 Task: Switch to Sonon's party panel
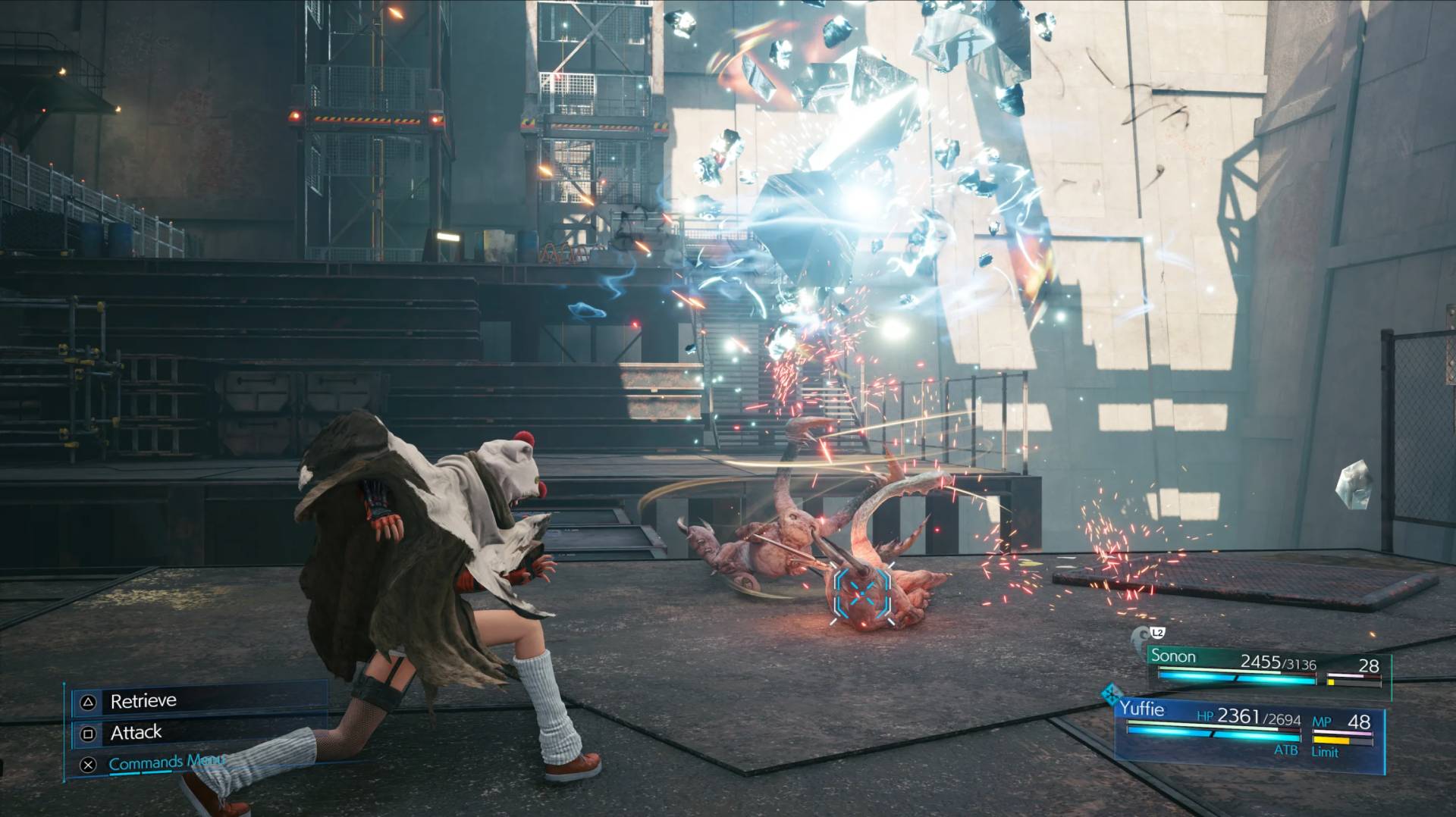[x=1268, y=667]
